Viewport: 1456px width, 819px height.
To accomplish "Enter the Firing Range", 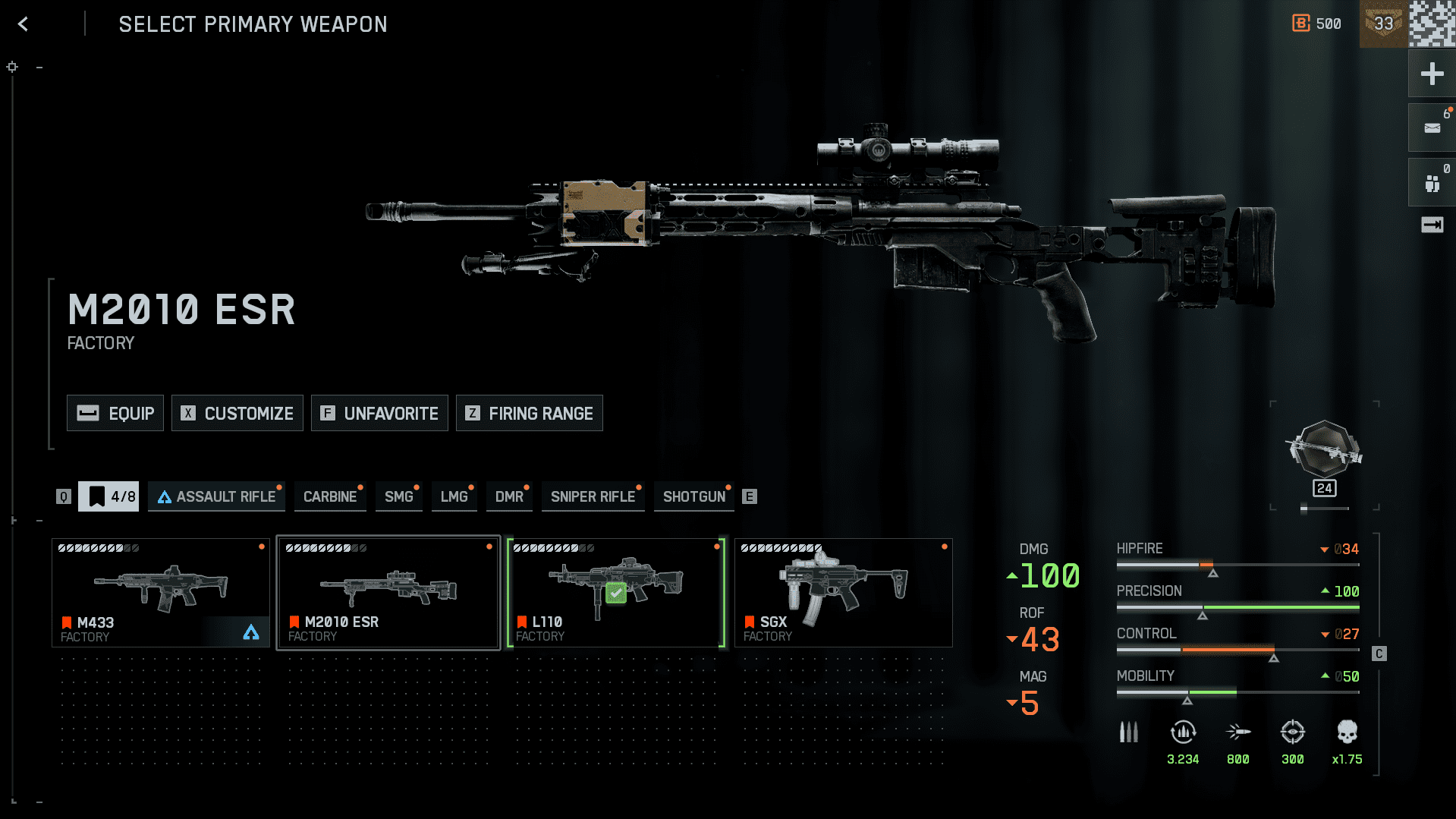I will pos(530,413).
